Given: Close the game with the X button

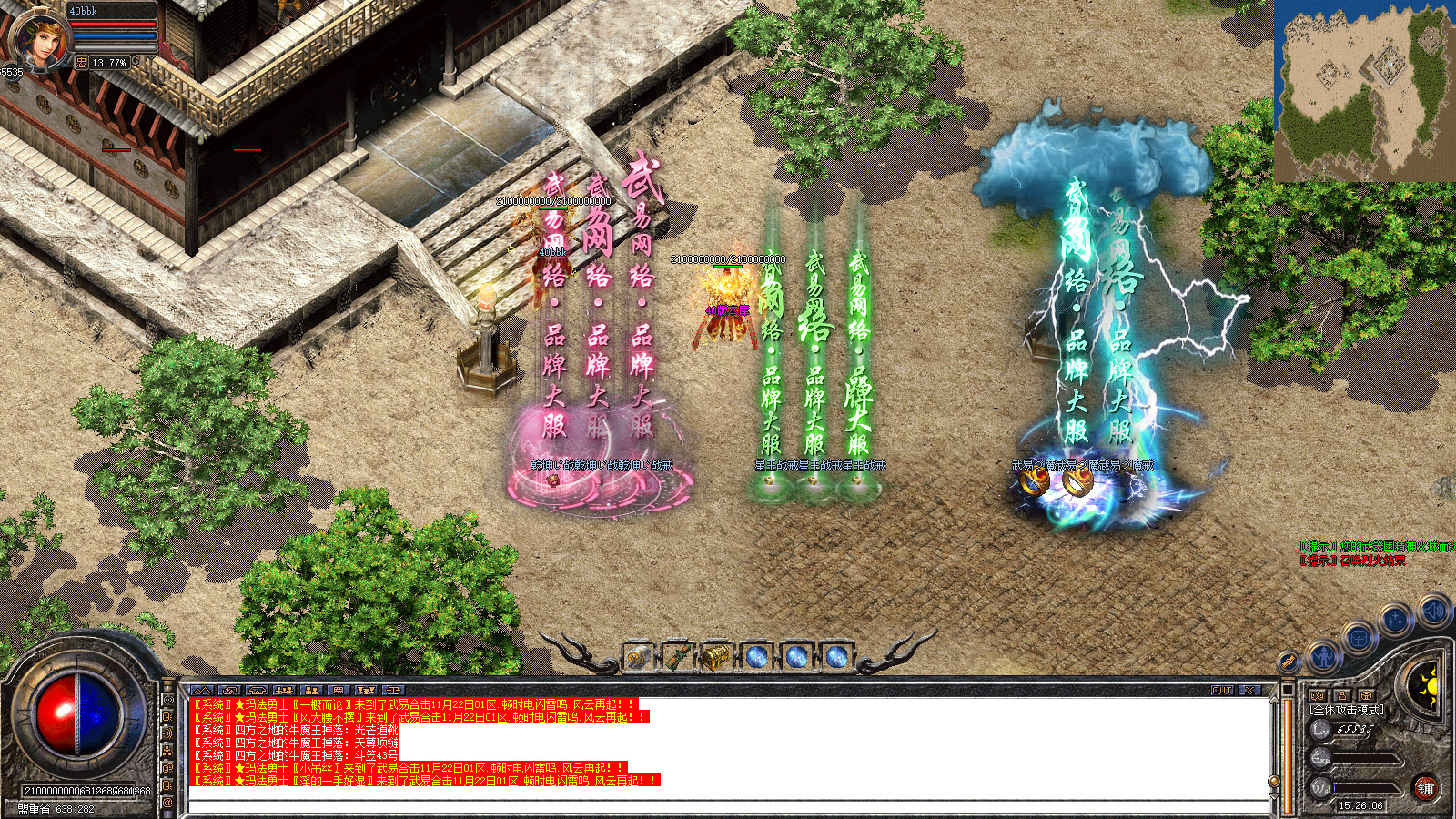Looking at the screenshot, I should click(1249, 691).
